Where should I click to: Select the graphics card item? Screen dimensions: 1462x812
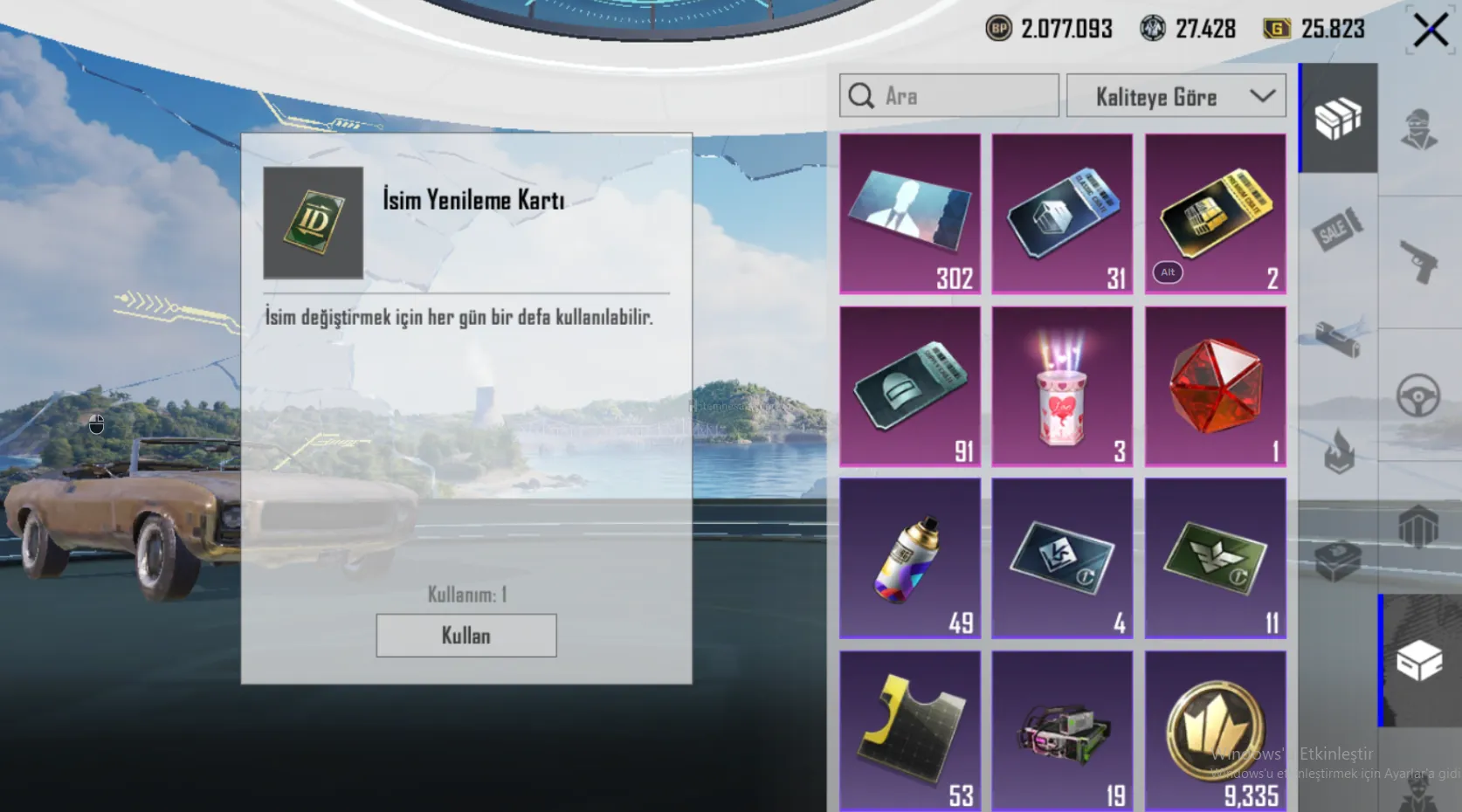click(1062, 730)
